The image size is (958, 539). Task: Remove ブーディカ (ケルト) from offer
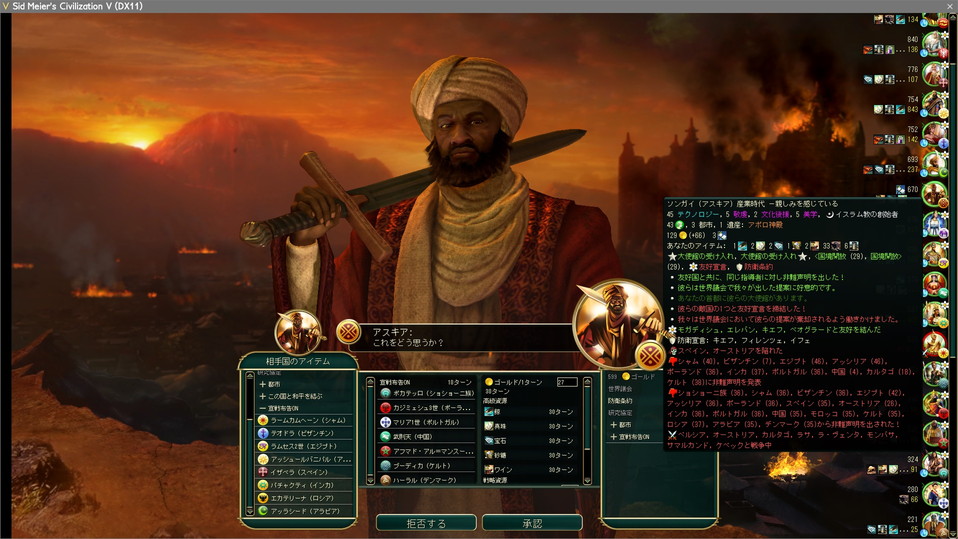418,465
